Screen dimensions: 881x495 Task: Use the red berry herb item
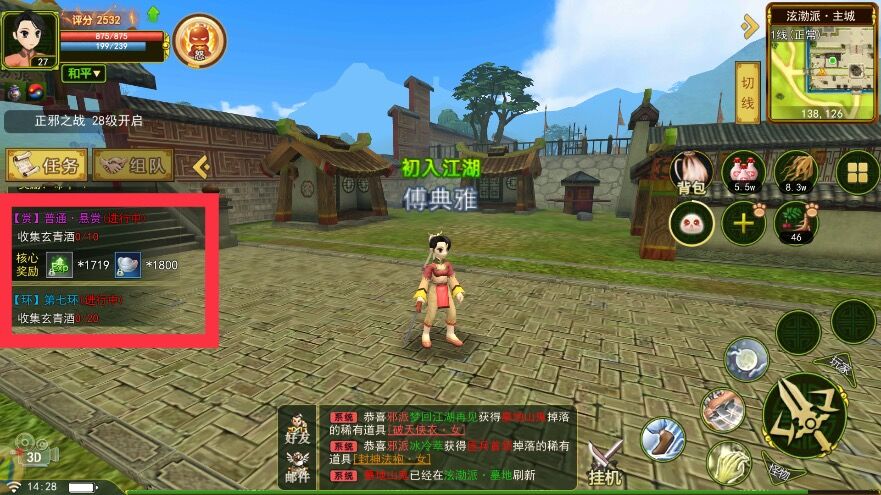(796, 222)
